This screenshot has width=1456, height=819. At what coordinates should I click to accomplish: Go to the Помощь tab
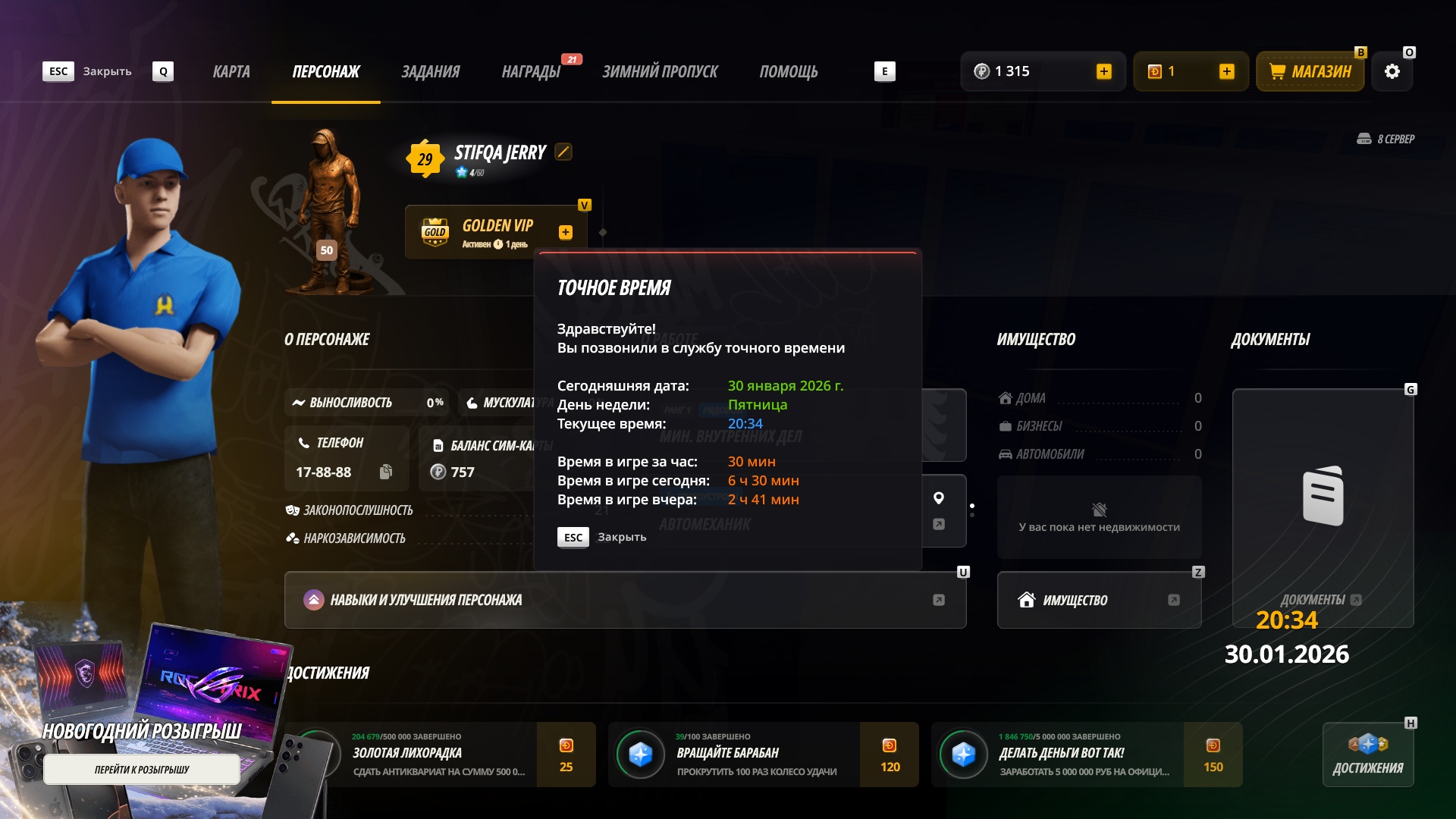tap(789, 72)
